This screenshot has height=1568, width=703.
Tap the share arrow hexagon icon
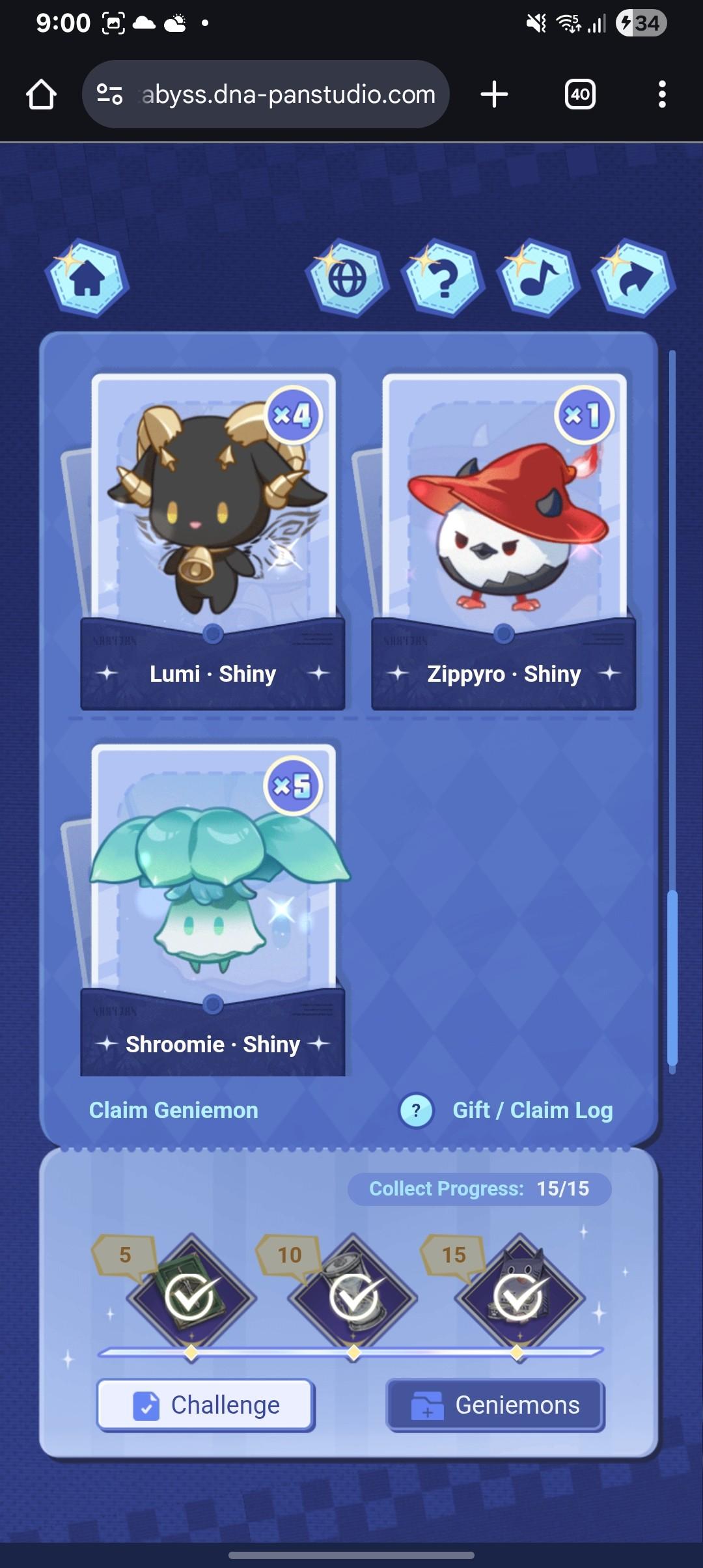click(x=634, y=278)
